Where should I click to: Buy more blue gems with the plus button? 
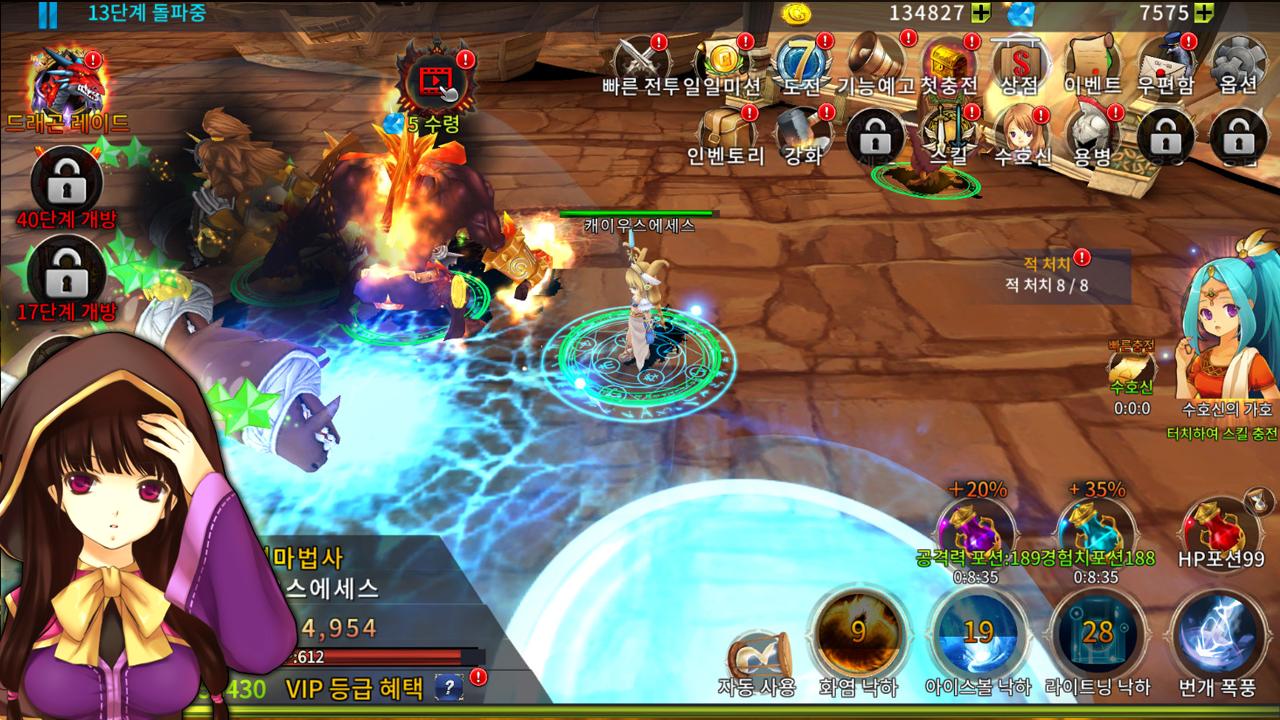pyautogui.click(x=1204, y=13)
